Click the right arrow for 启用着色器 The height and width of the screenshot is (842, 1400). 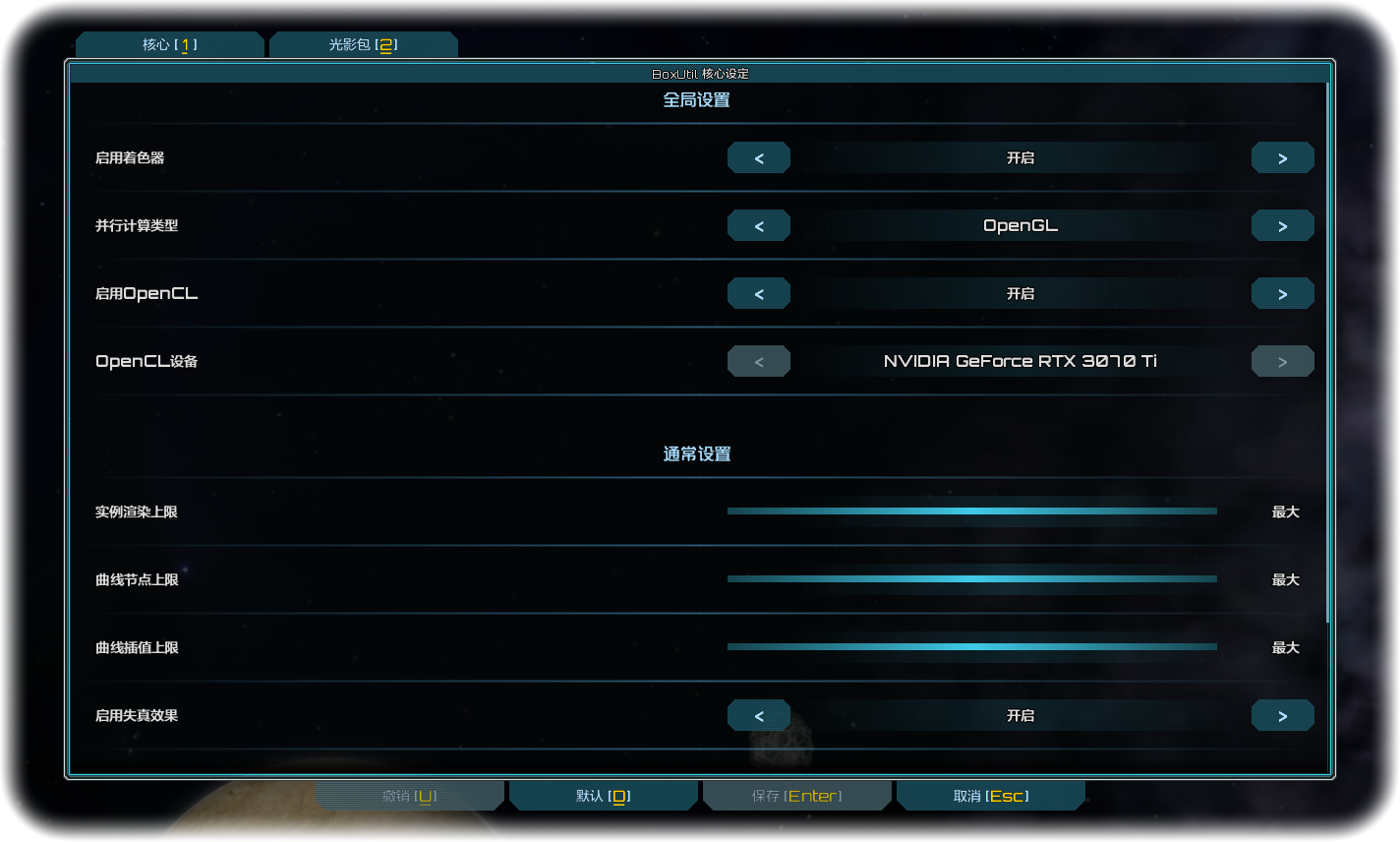[1282, 157]
